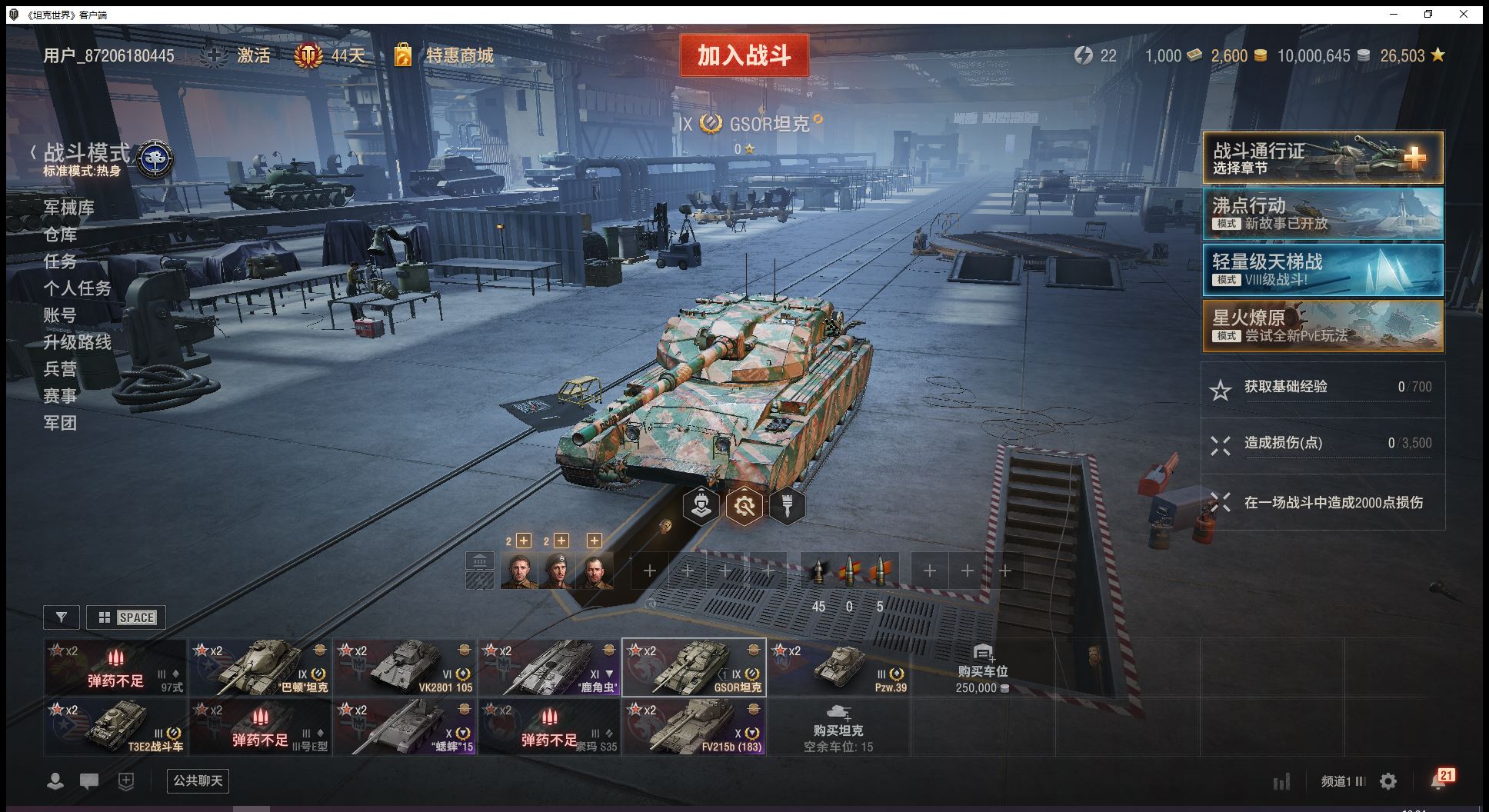
Task: Open the 军团 clan menu entry
Action: [60, 423]
